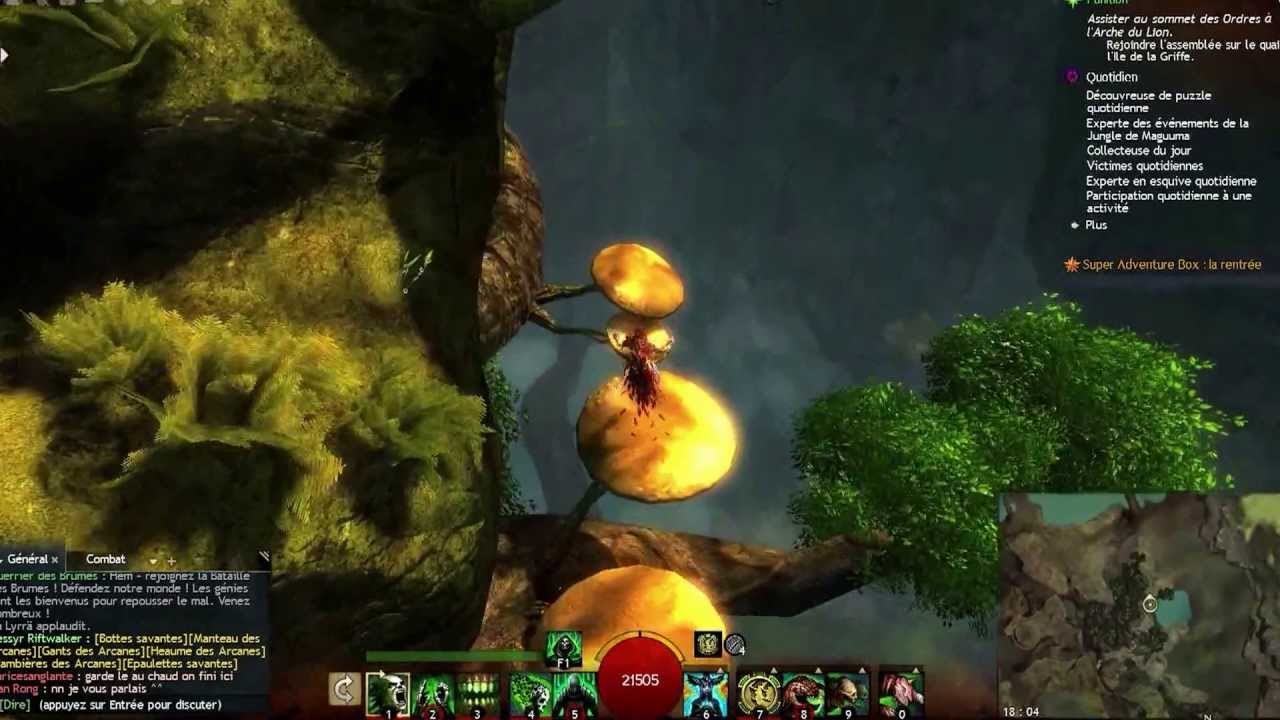Select the Général chat tab

coord(27,560)
